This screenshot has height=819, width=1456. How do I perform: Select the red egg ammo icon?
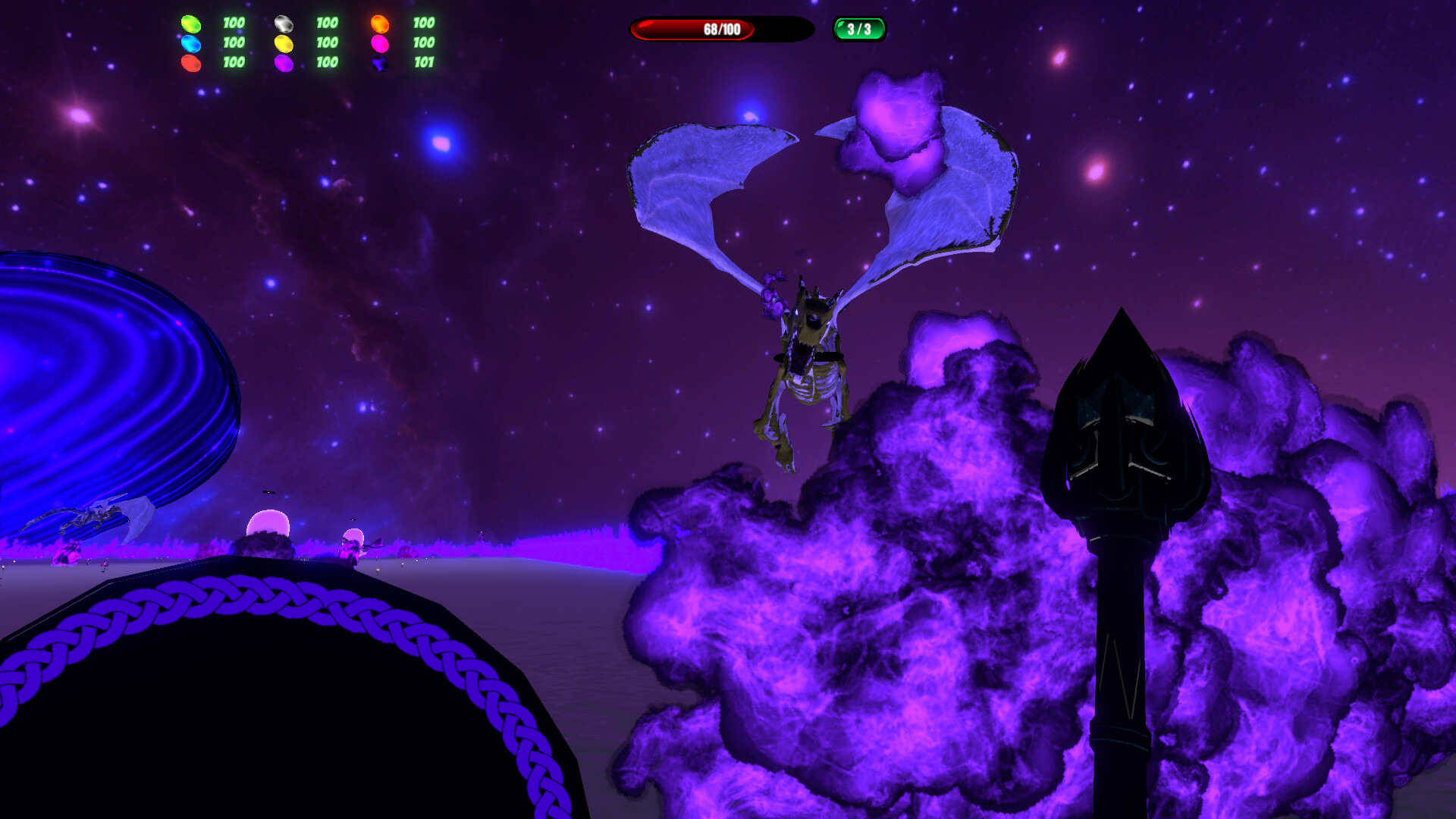pyautogui.click(x=190, y=64)
